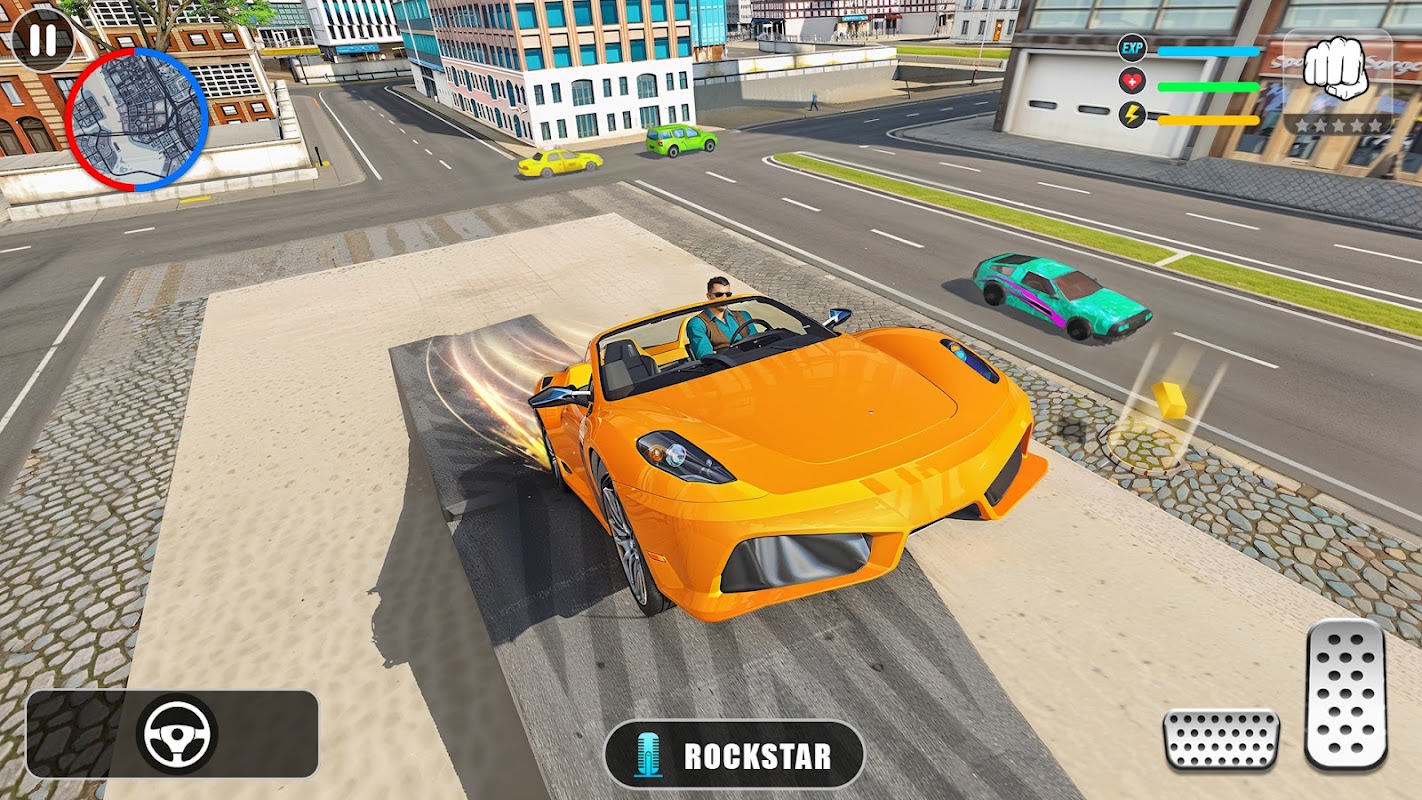
Task: Hit the wide brake pedal
Action: point(1221,739)
